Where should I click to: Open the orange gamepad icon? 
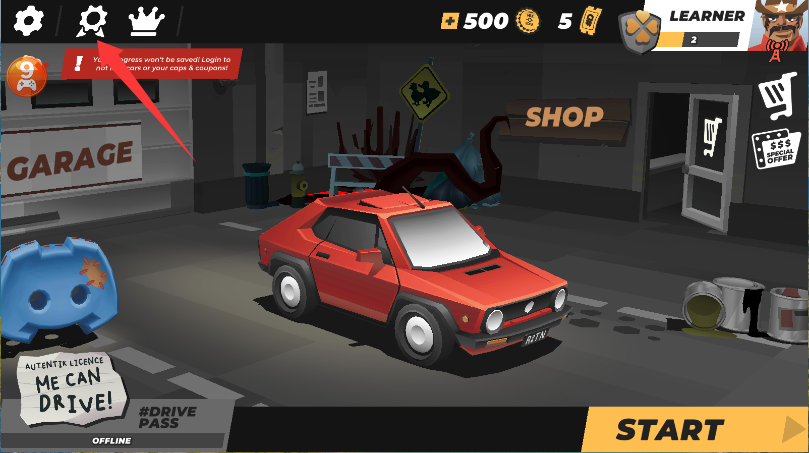pyautogui.click(x=22, y=76)
